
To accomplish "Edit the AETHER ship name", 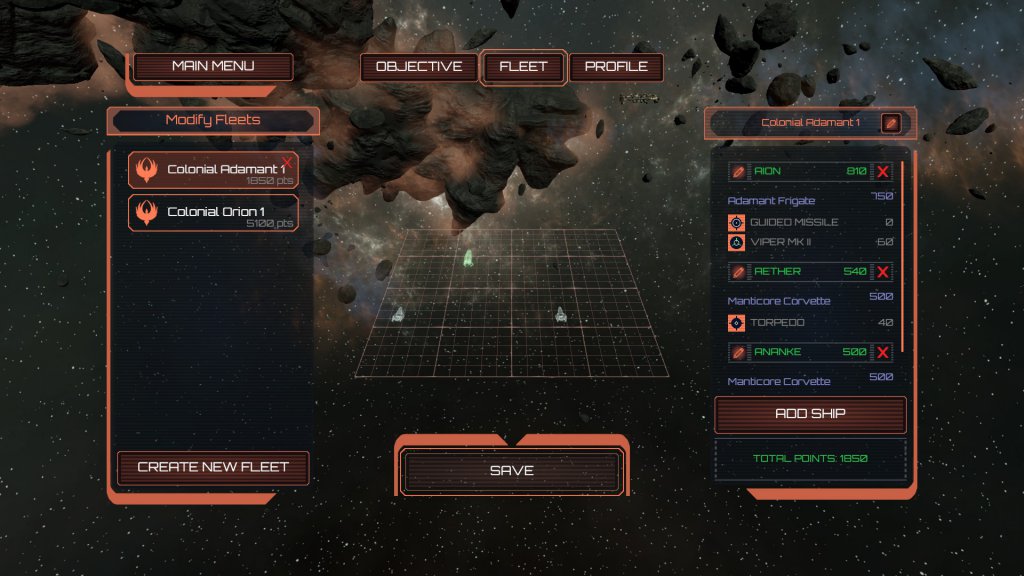I will click(738, 272).
